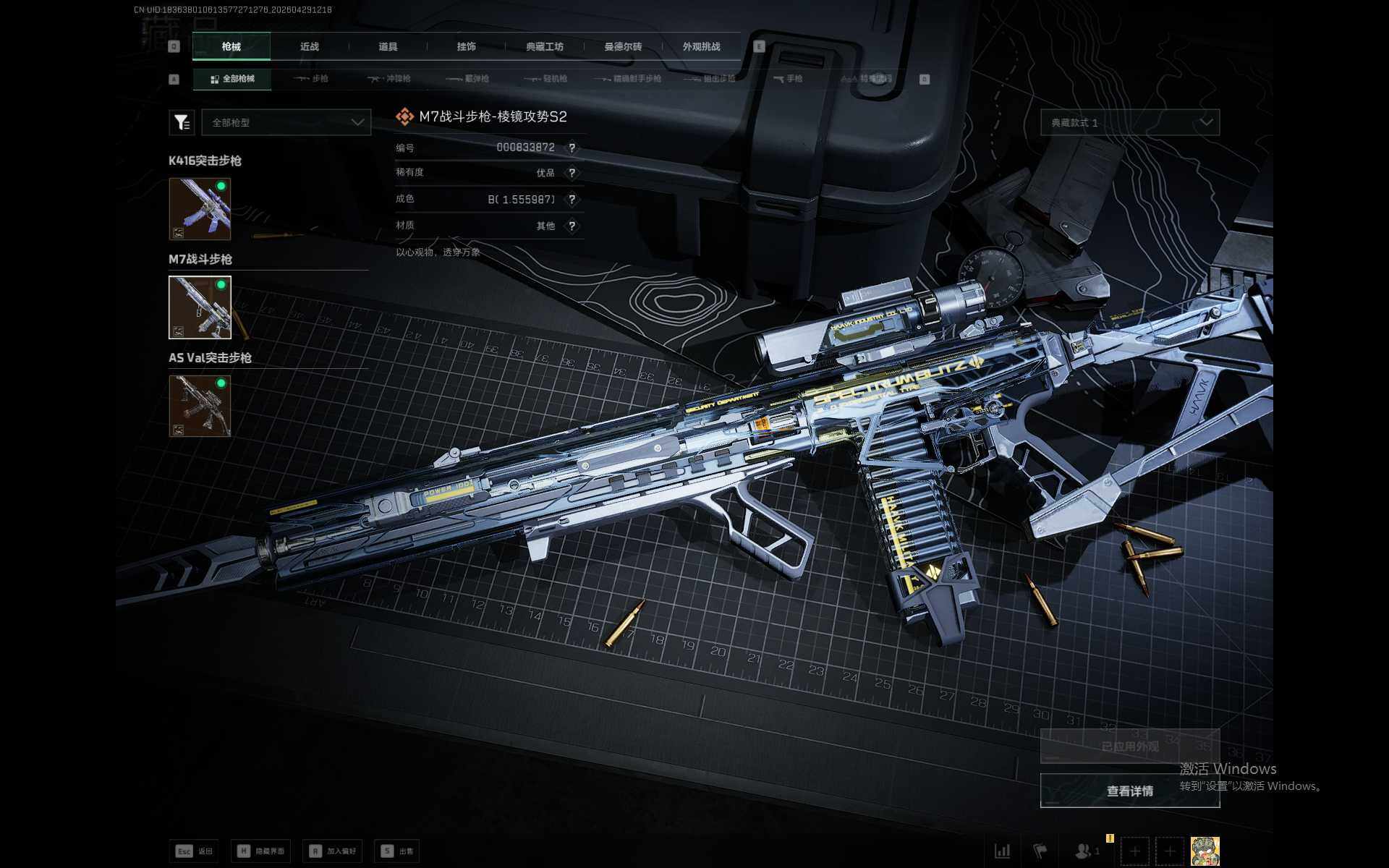Open the 道具 items tab
This screenshot has height=868, width=1389.
[388, 47]
